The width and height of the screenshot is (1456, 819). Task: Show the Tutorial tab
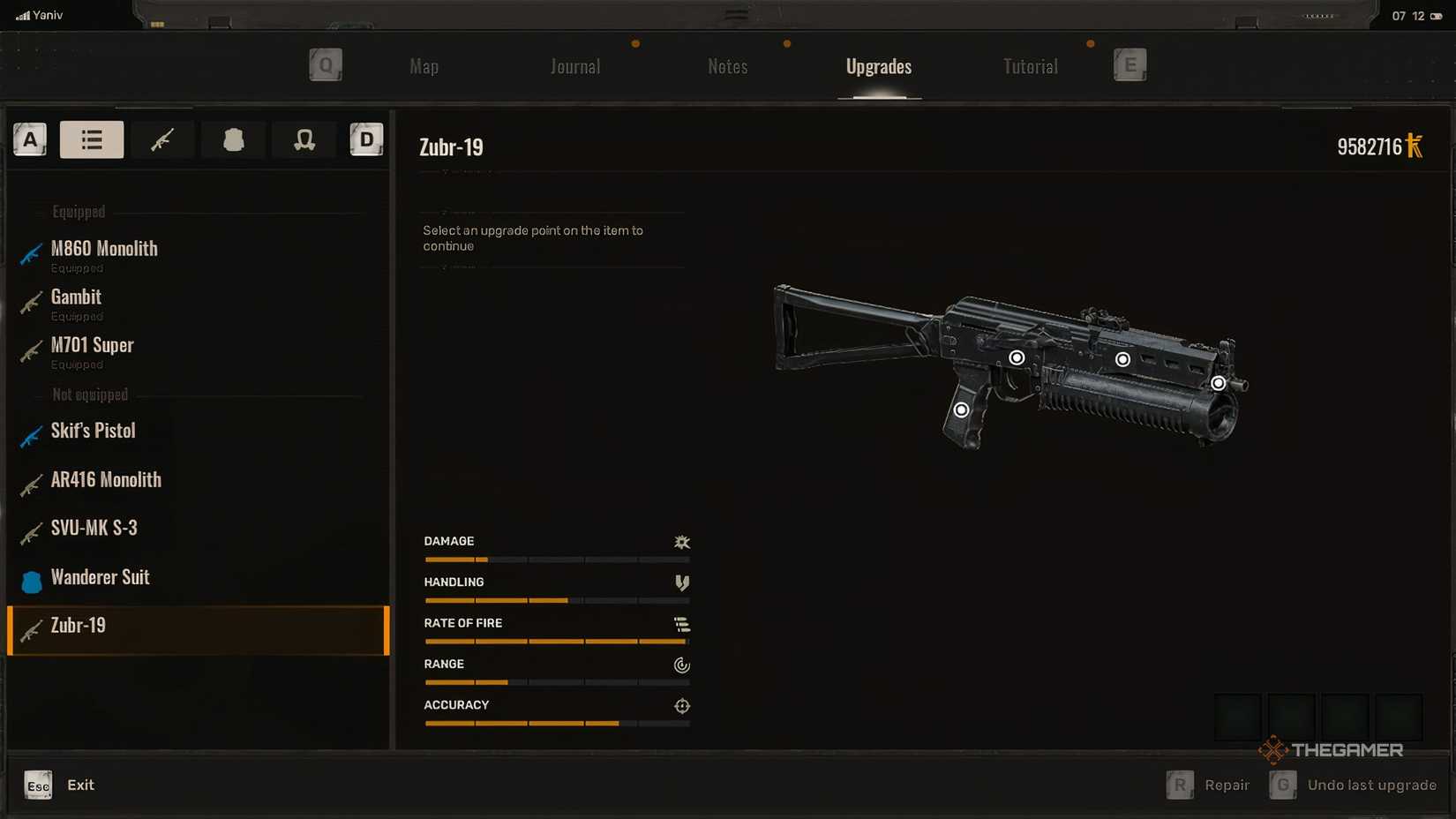[x=1030, y=67]
